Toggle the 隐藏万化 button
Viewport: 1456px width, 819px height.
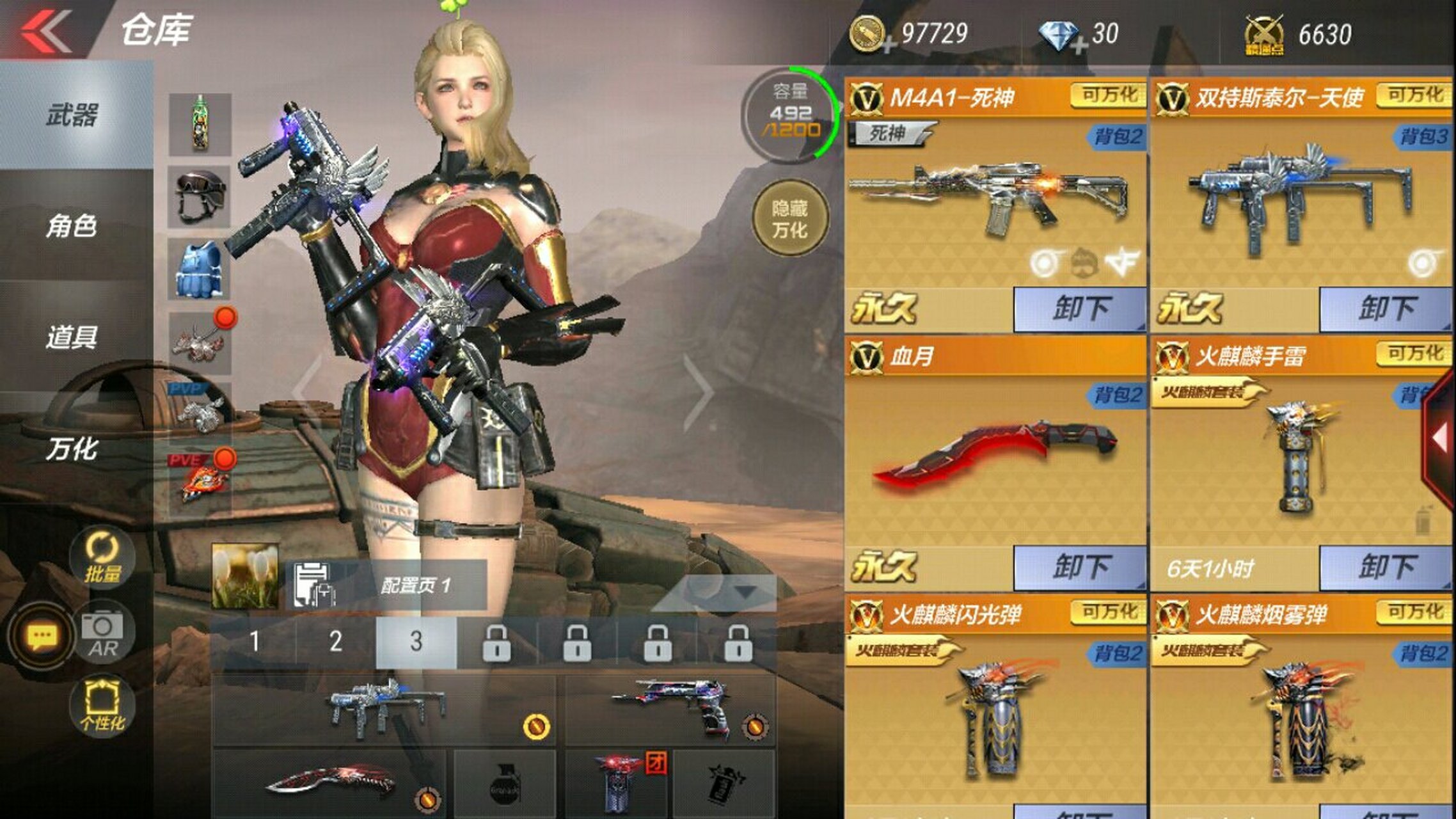coord(789,219)
